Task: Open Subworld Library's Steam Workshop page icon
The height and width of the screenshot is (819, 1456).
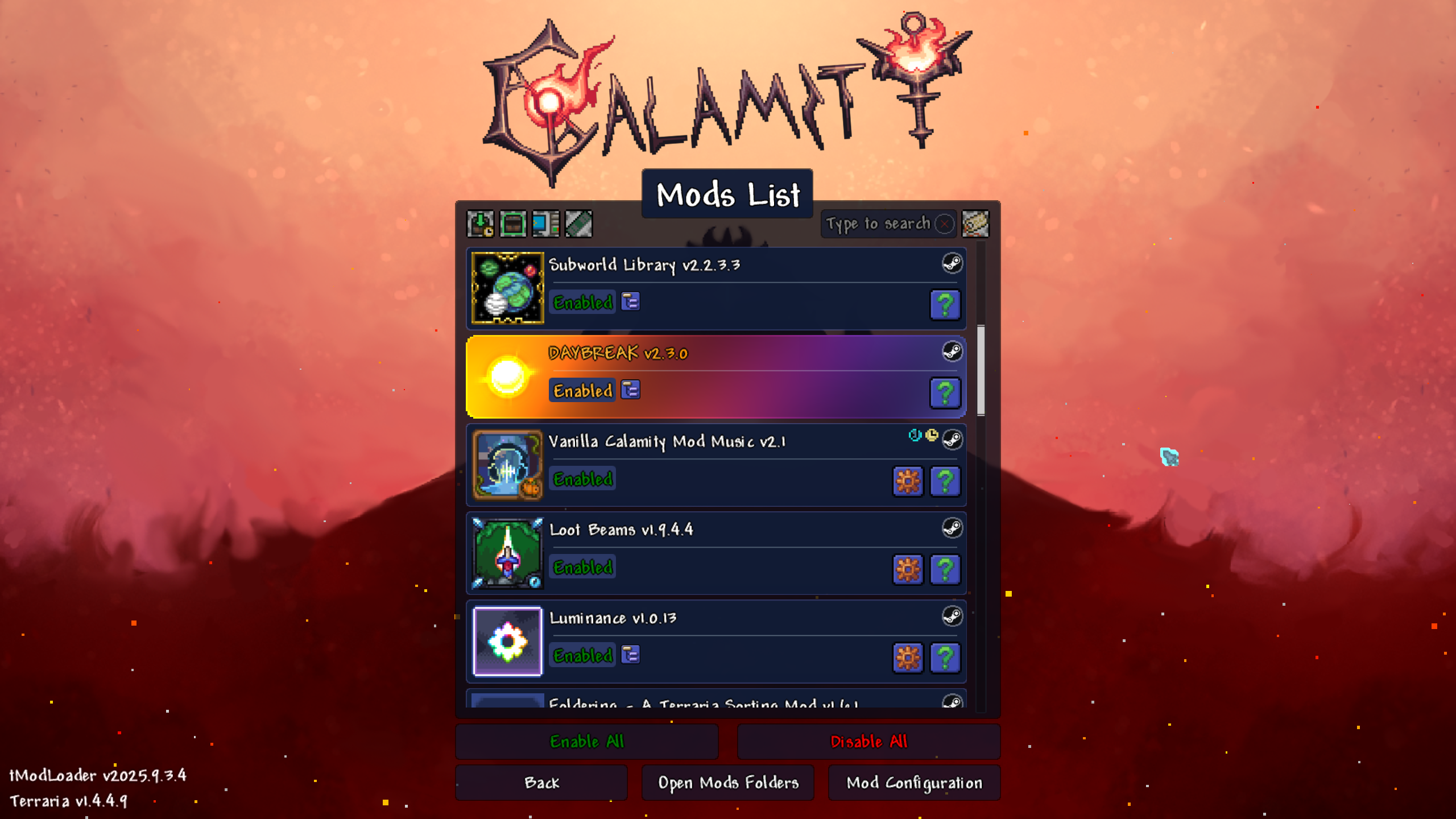Action: point(952,264)
